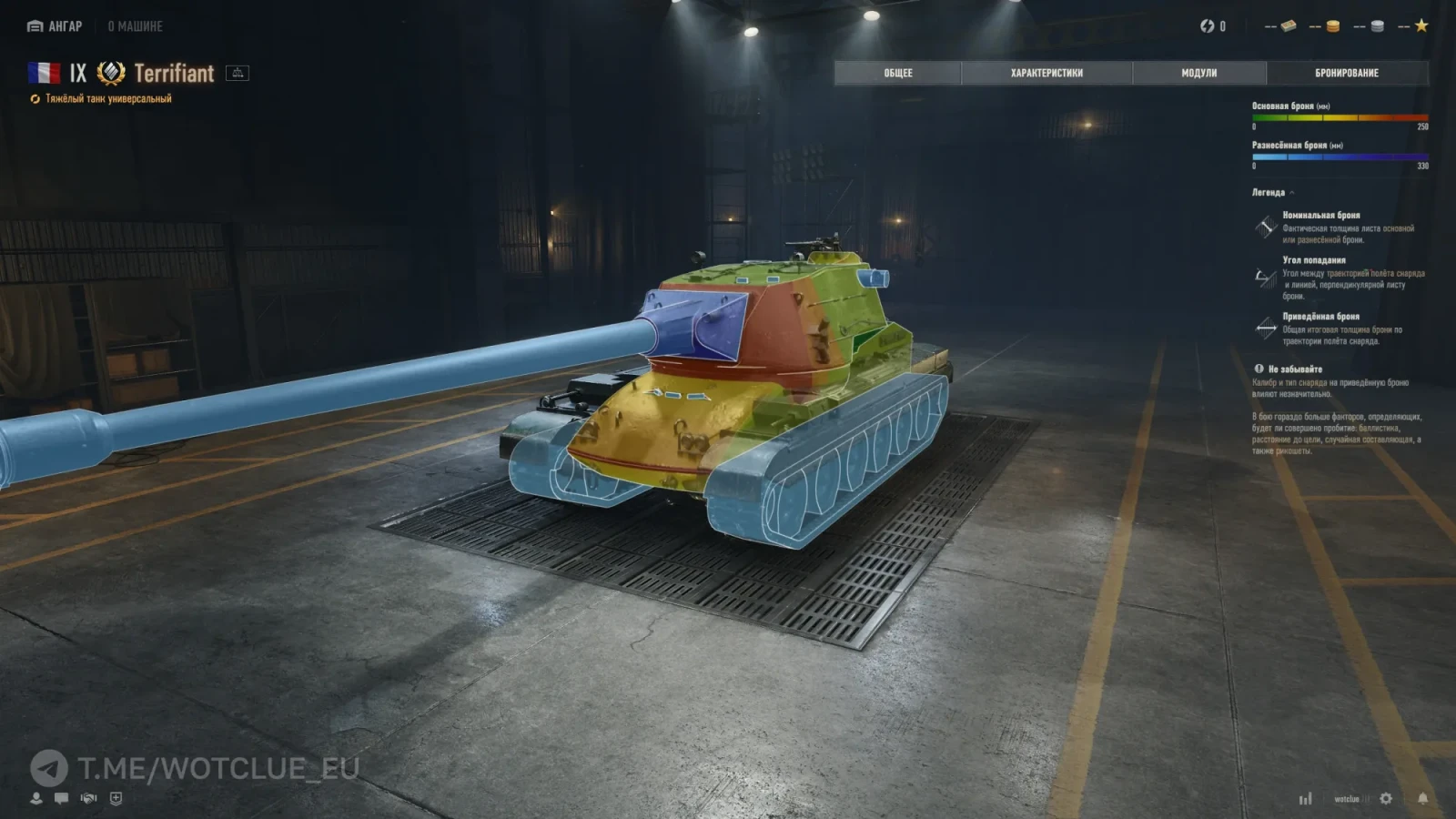Screen dimensions: 1456x819
Task: Click the compare icon beside Terrifiant
Action: pyautogui.click(x=238, y=73)
